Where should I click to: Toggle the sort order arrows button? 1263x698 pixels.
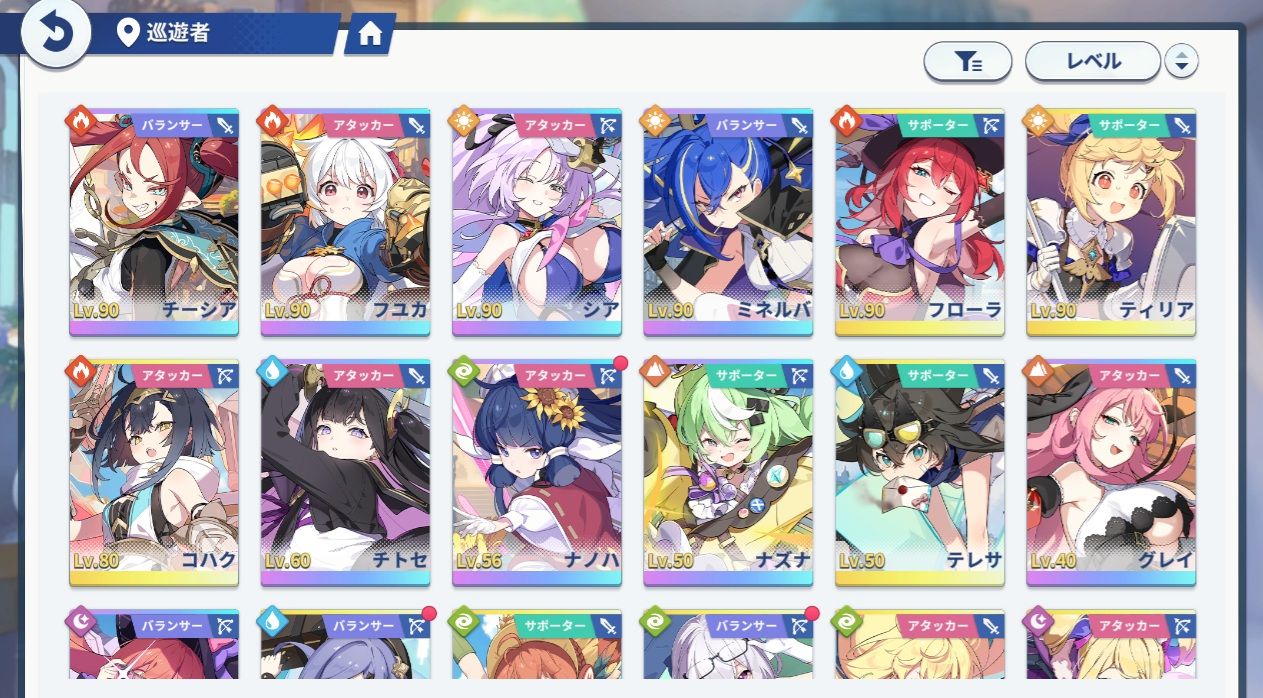click(1181, 62)
